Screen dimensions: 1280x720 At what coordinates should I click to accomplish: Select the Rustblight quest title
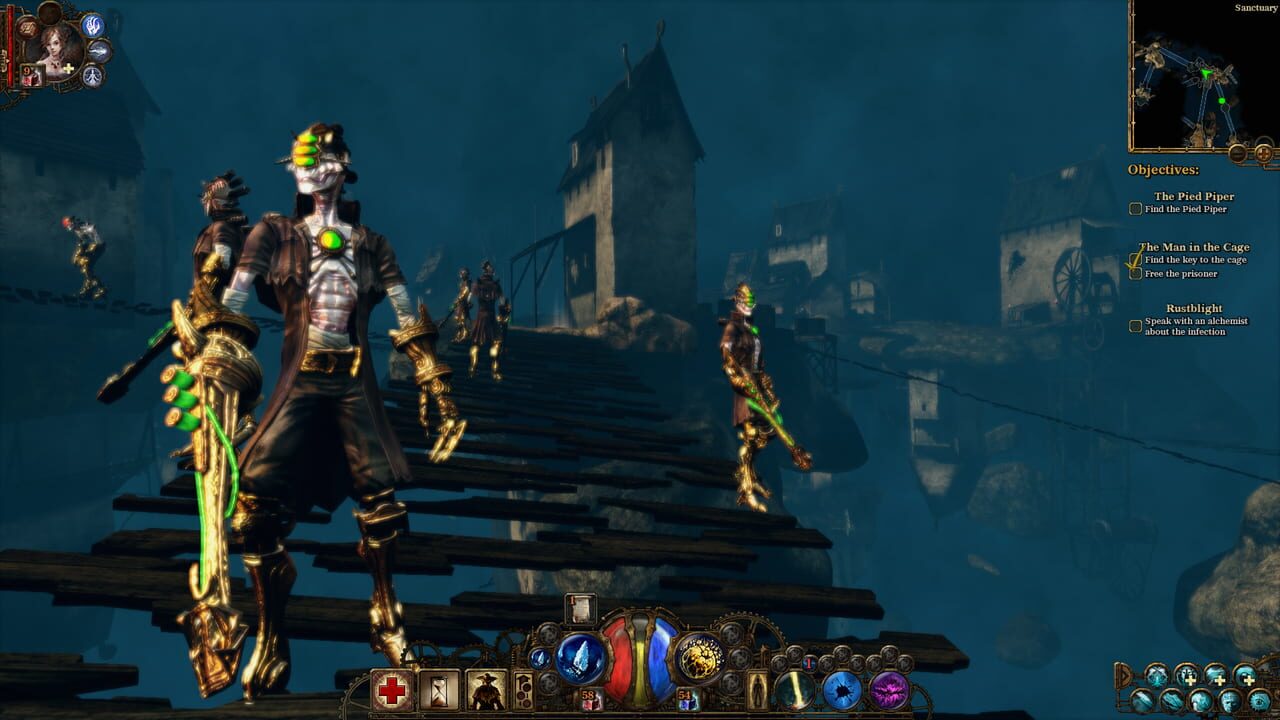pyautogui.click(x=1194, y=308)
